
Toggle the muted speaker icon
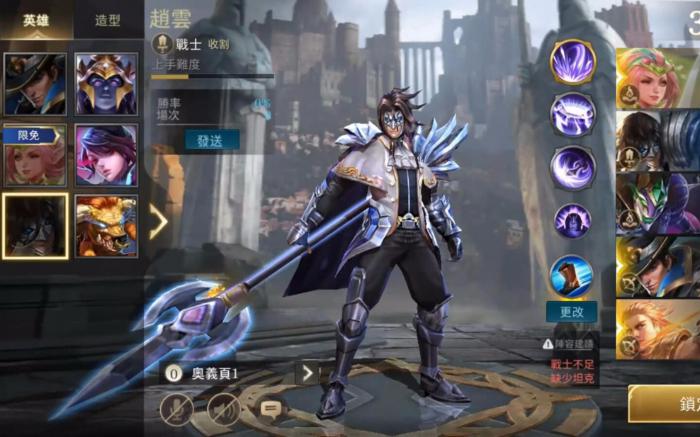point(223,408)
